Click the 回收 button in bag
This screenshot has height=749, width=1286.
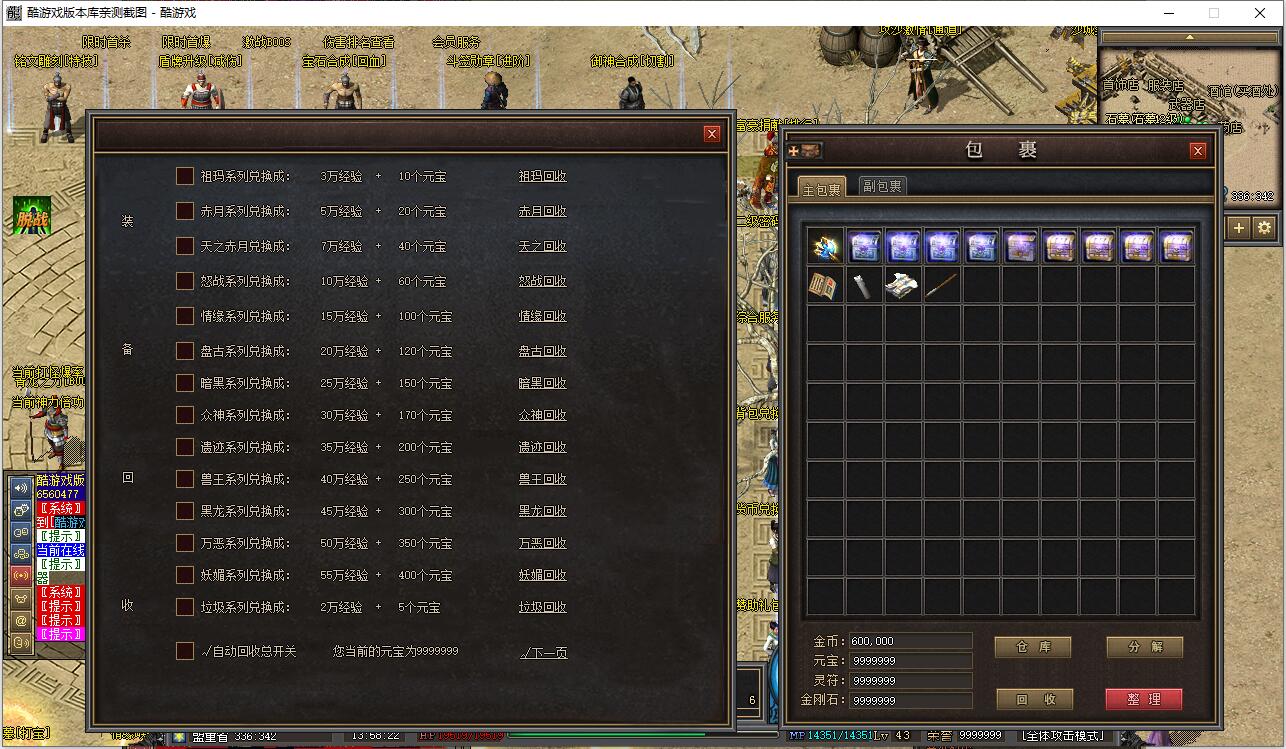[x=1033, y=699]
